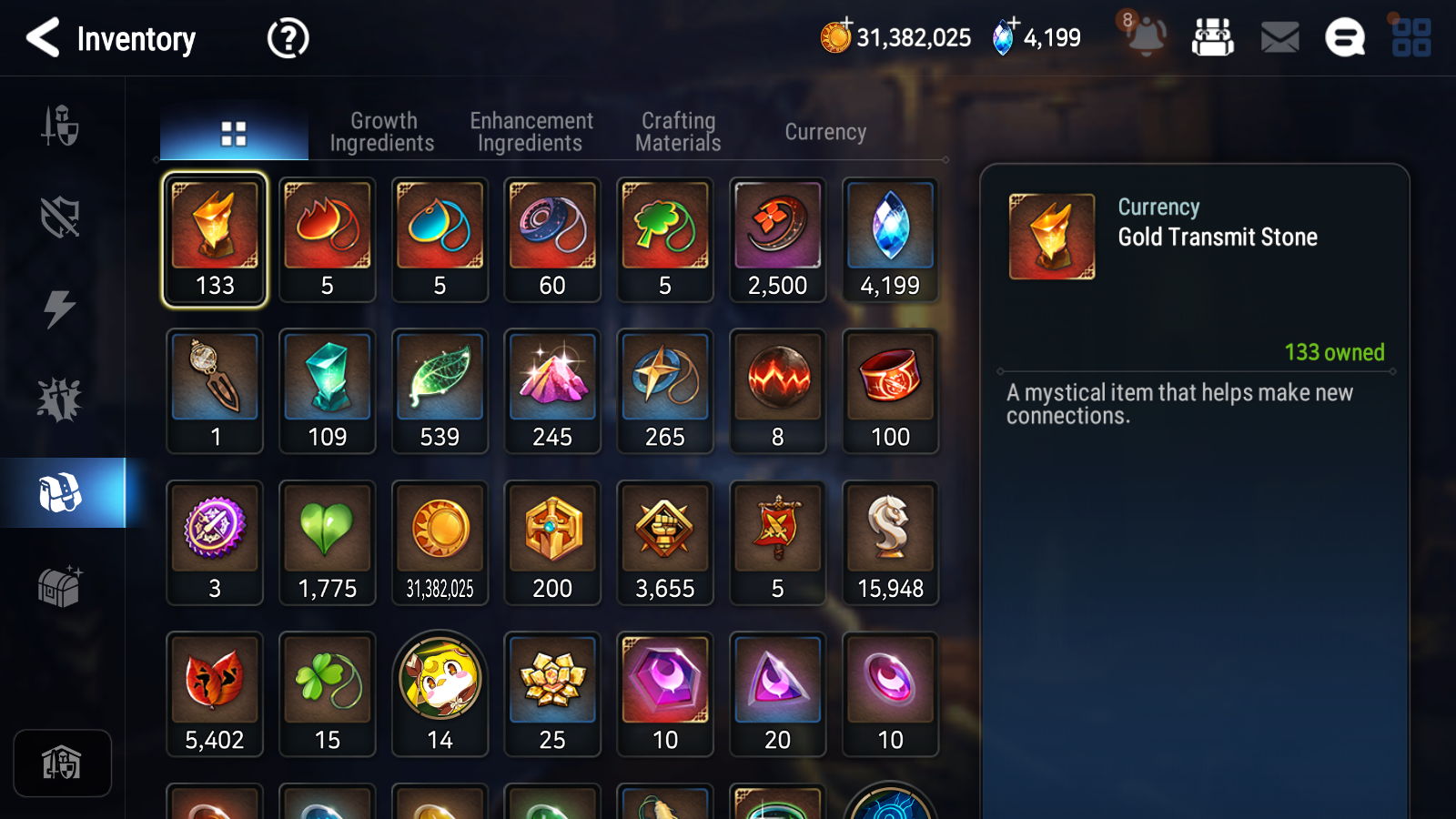Select the Gold Transmit Stone item thumbnail
Screen dimensions: 1456x819
(x=214, y=226)
